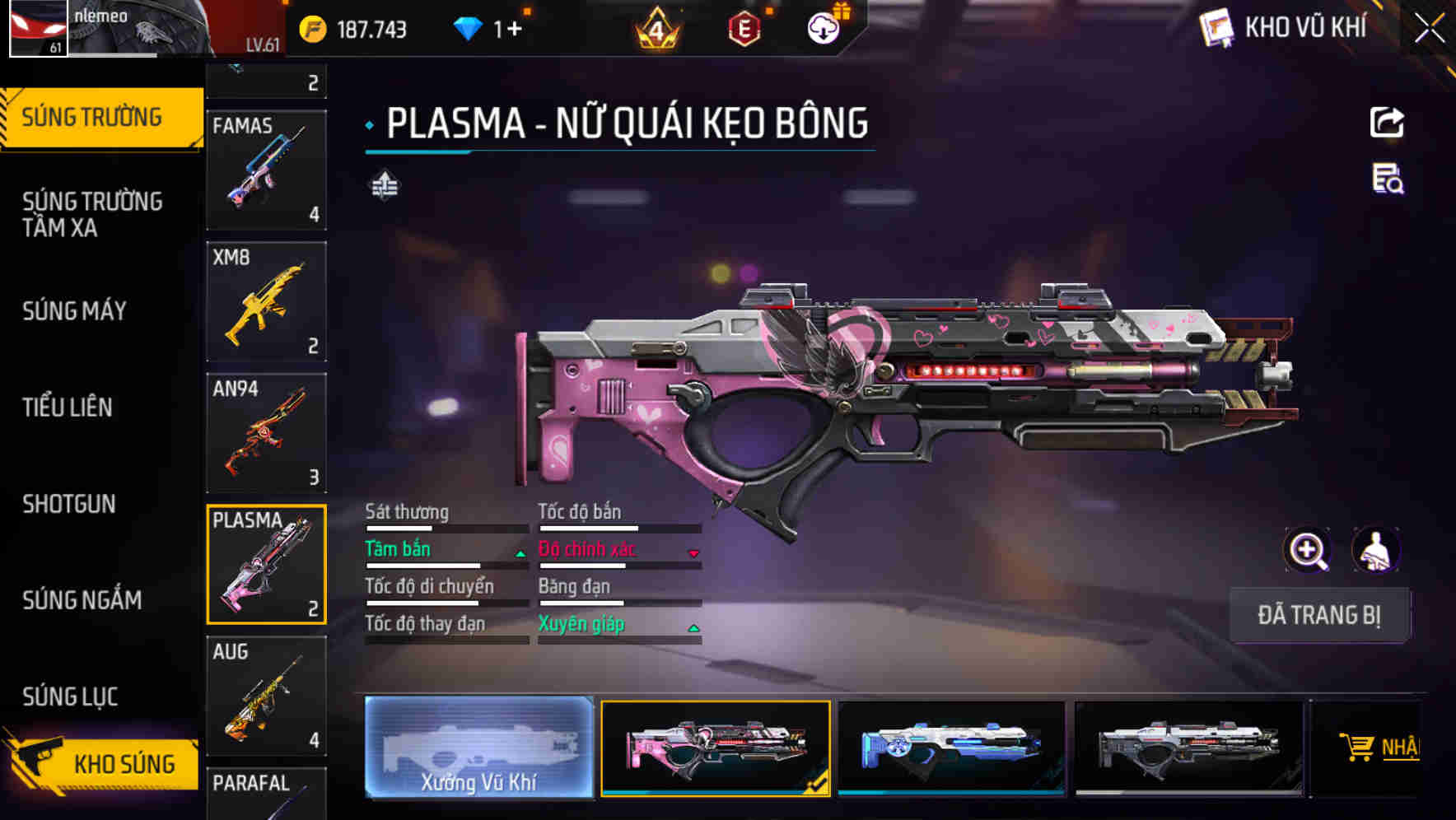Preview weapon on character icon
This screenshot has height=820, width=1456.
(x=1375, y=550)
